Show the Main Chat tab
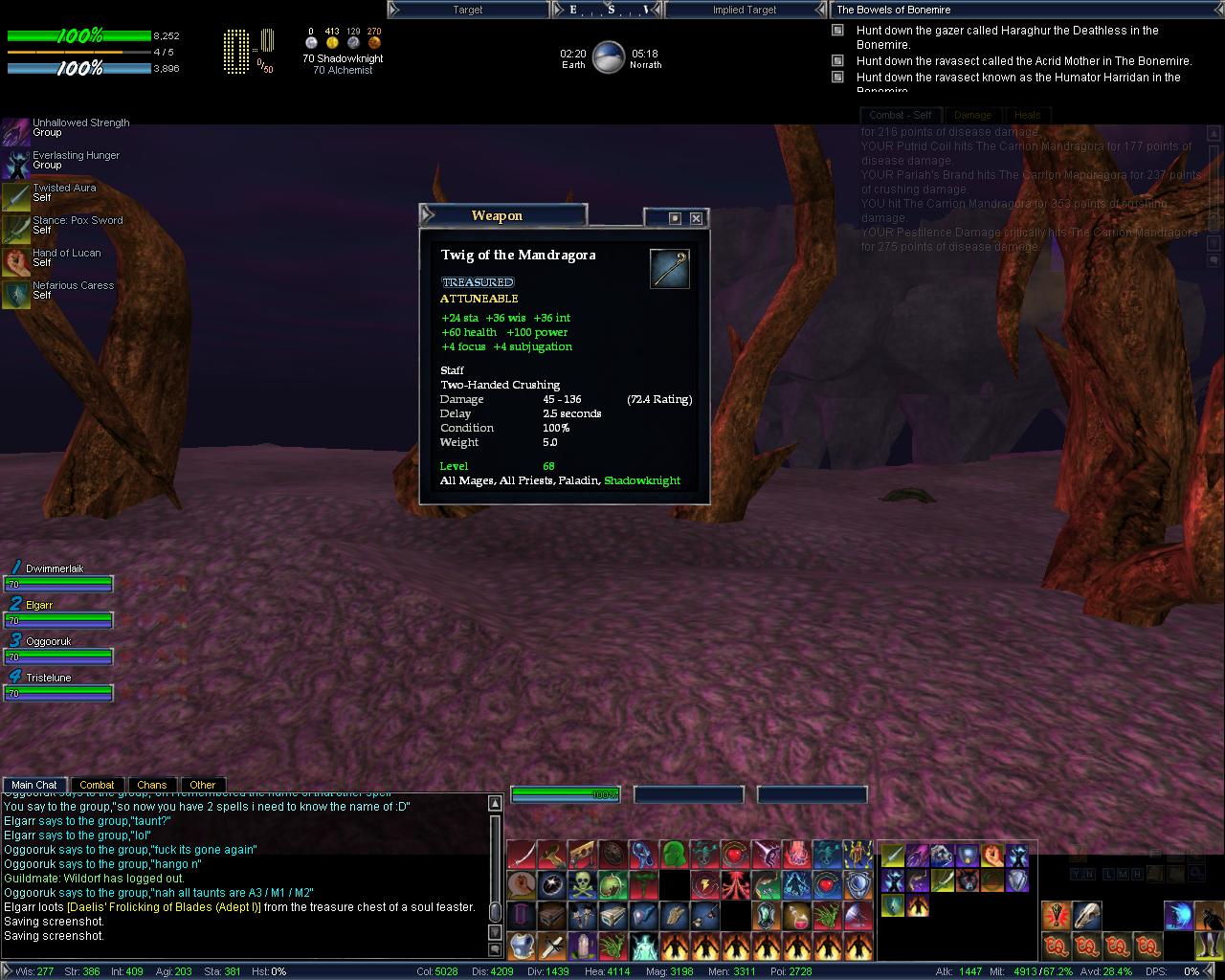Viewport: 1225px width, 980px height. pos(34,785)
